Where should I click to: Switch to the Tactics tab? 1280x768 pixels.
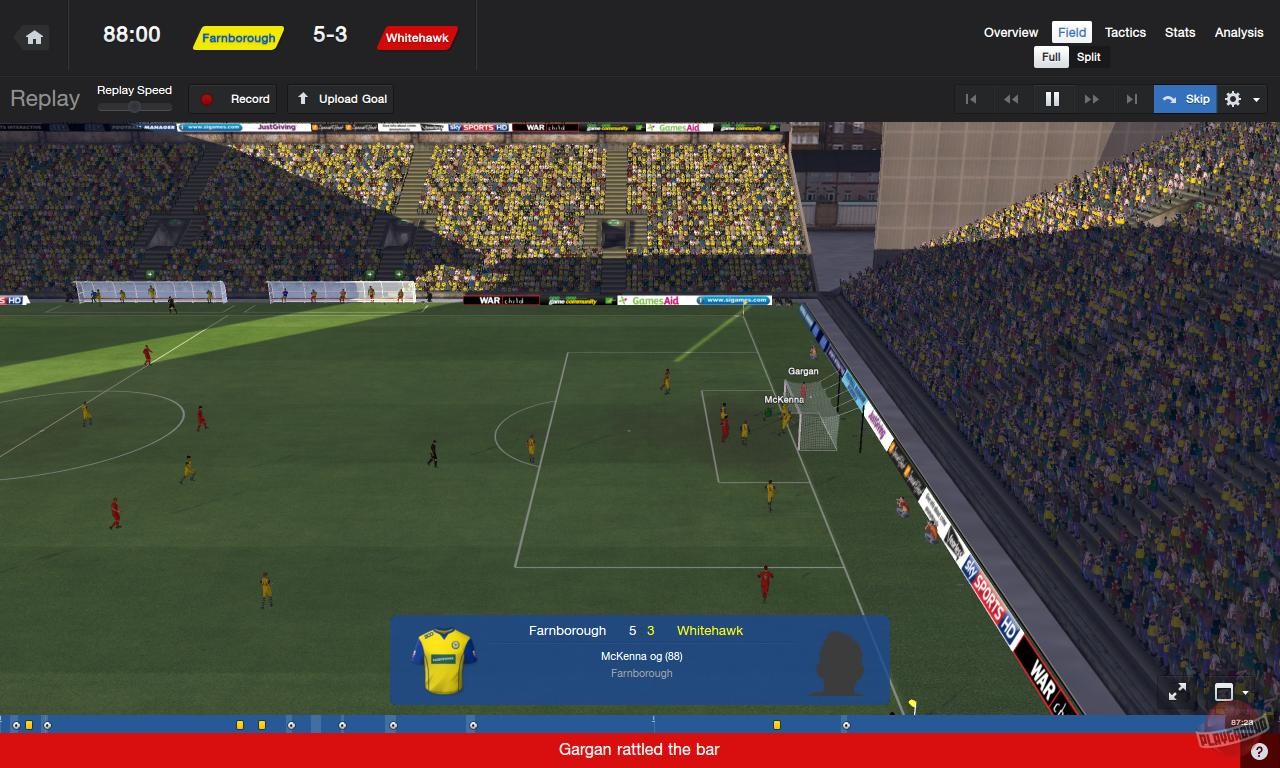pyautogui.click(x=1125, y=32)
